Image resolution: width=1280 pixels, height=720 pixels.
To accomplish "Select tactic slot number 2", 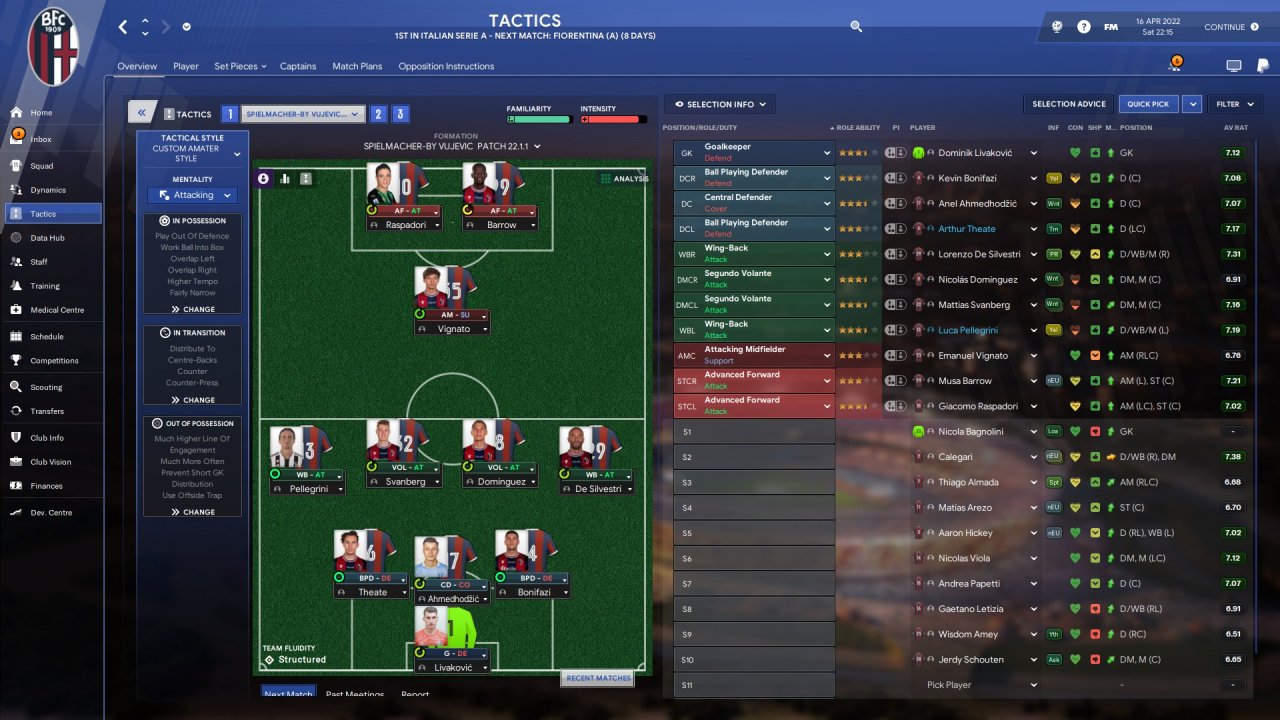I will (379, 114).
